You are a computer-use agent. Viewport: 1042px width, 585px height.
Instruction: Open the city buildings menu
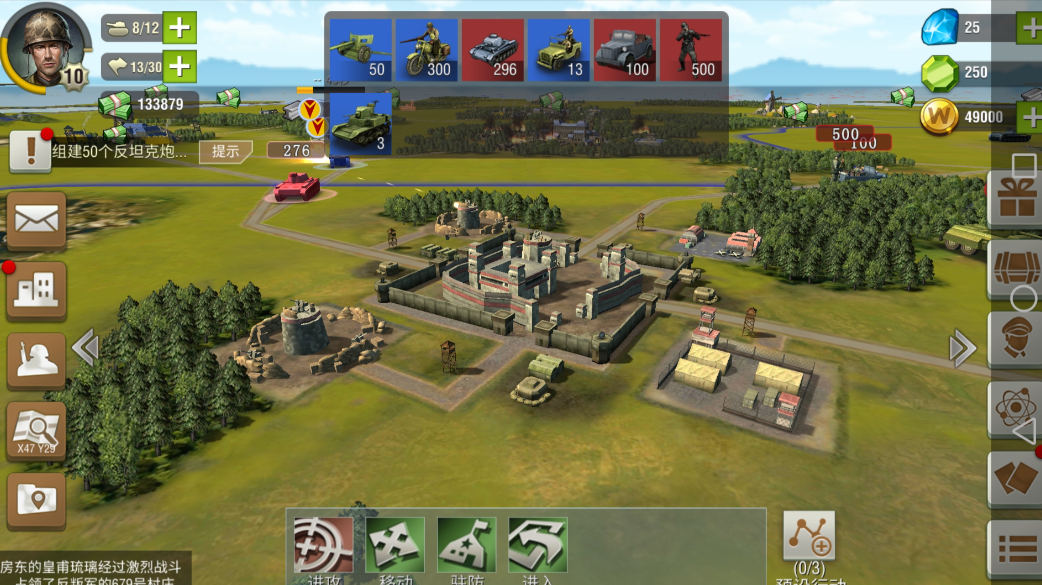click(x=37, y=290)
